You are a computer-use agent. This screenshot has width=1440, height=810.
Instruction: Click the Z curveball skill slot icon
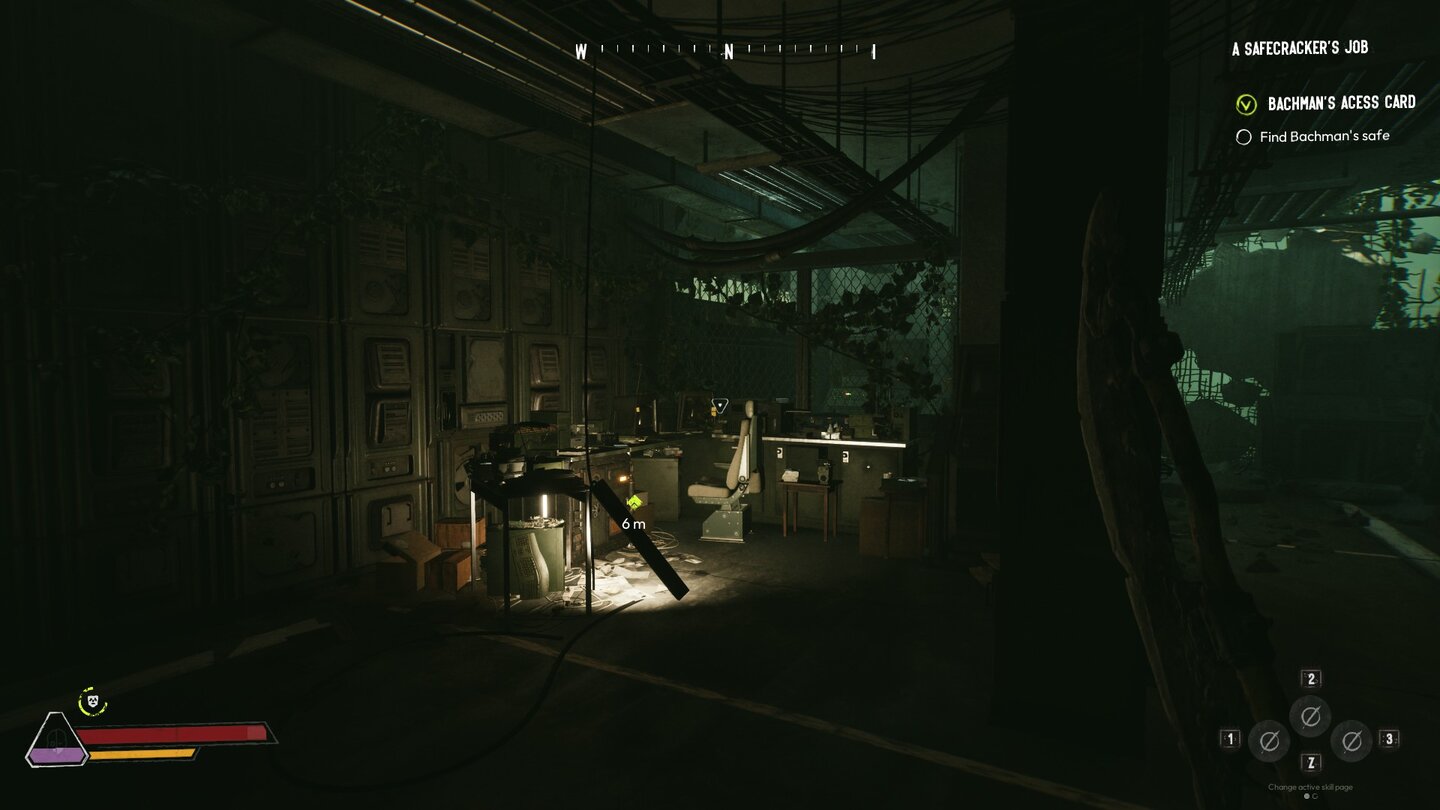click(x=1310, y=762)
